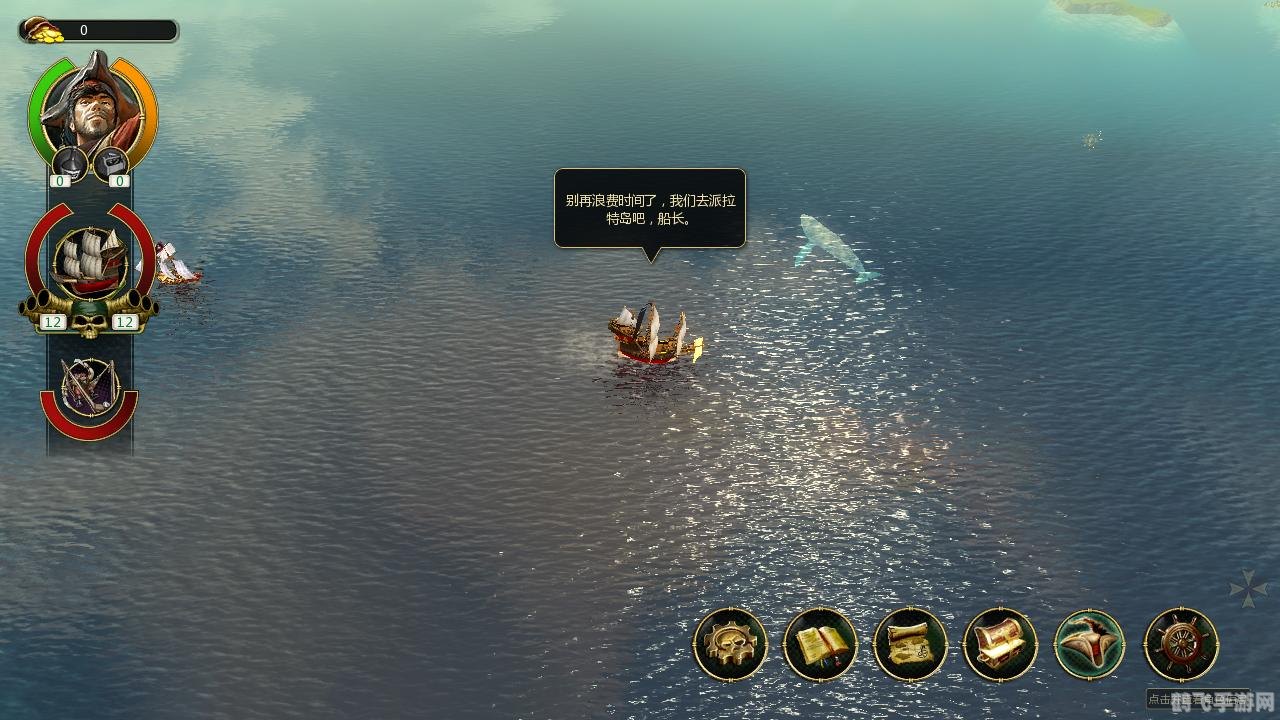Open the treasure chest inventory
This screenshot has height=720, width=1280.
pos(1000,645)
